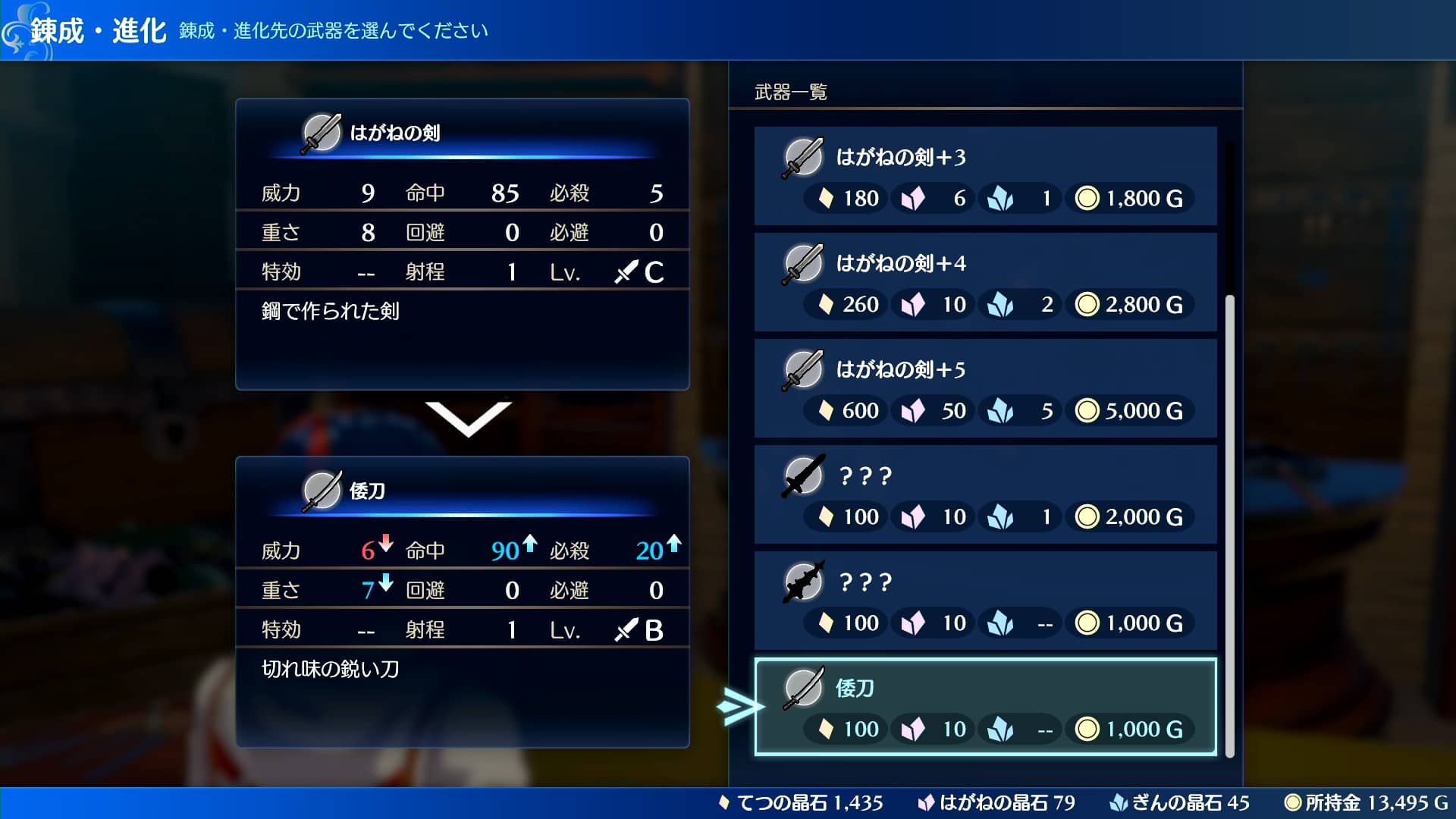The image size is (1456, 819).
Task: Click the katana icon on the 倭刀 preview panel
Action: click(322, 491)
